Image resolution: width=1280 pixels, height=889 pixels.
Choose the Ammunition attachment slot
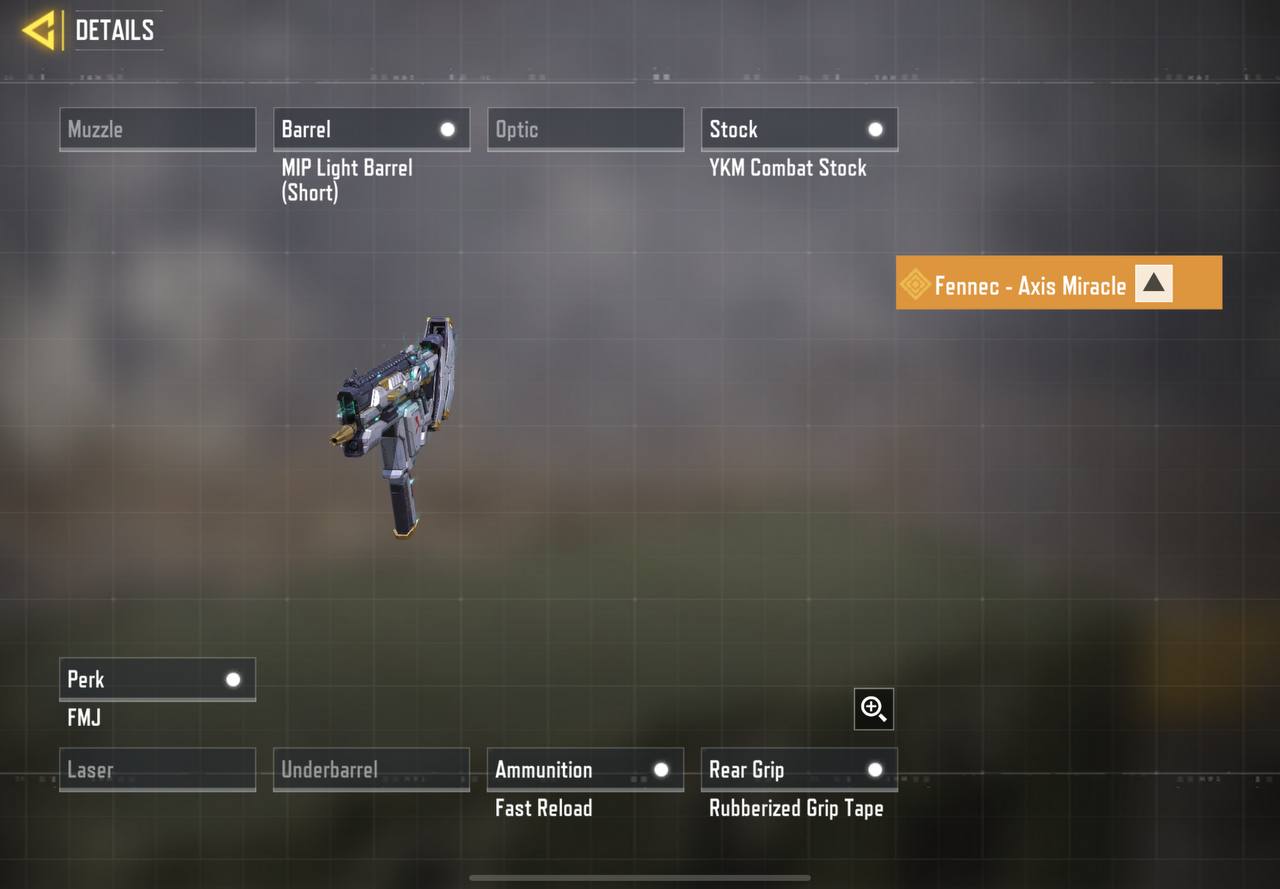click(x=585, y=769)
